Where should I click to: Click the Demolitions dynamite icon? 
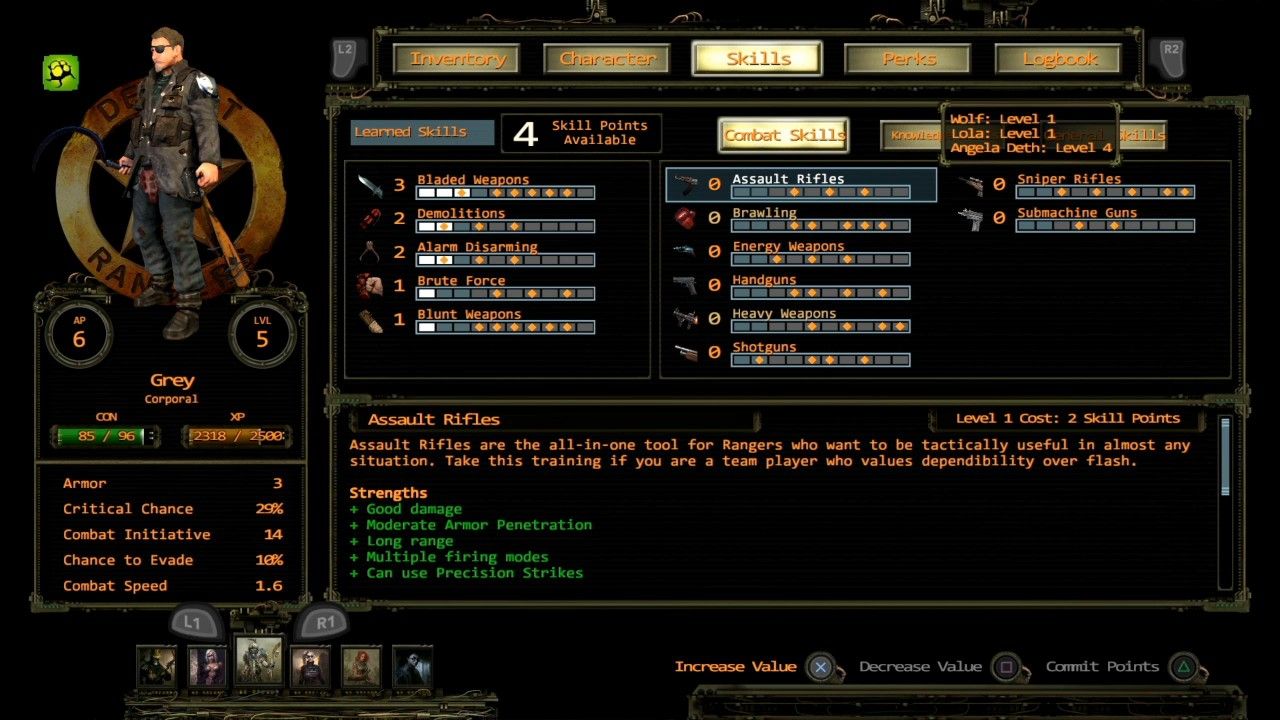coord(371,220)
